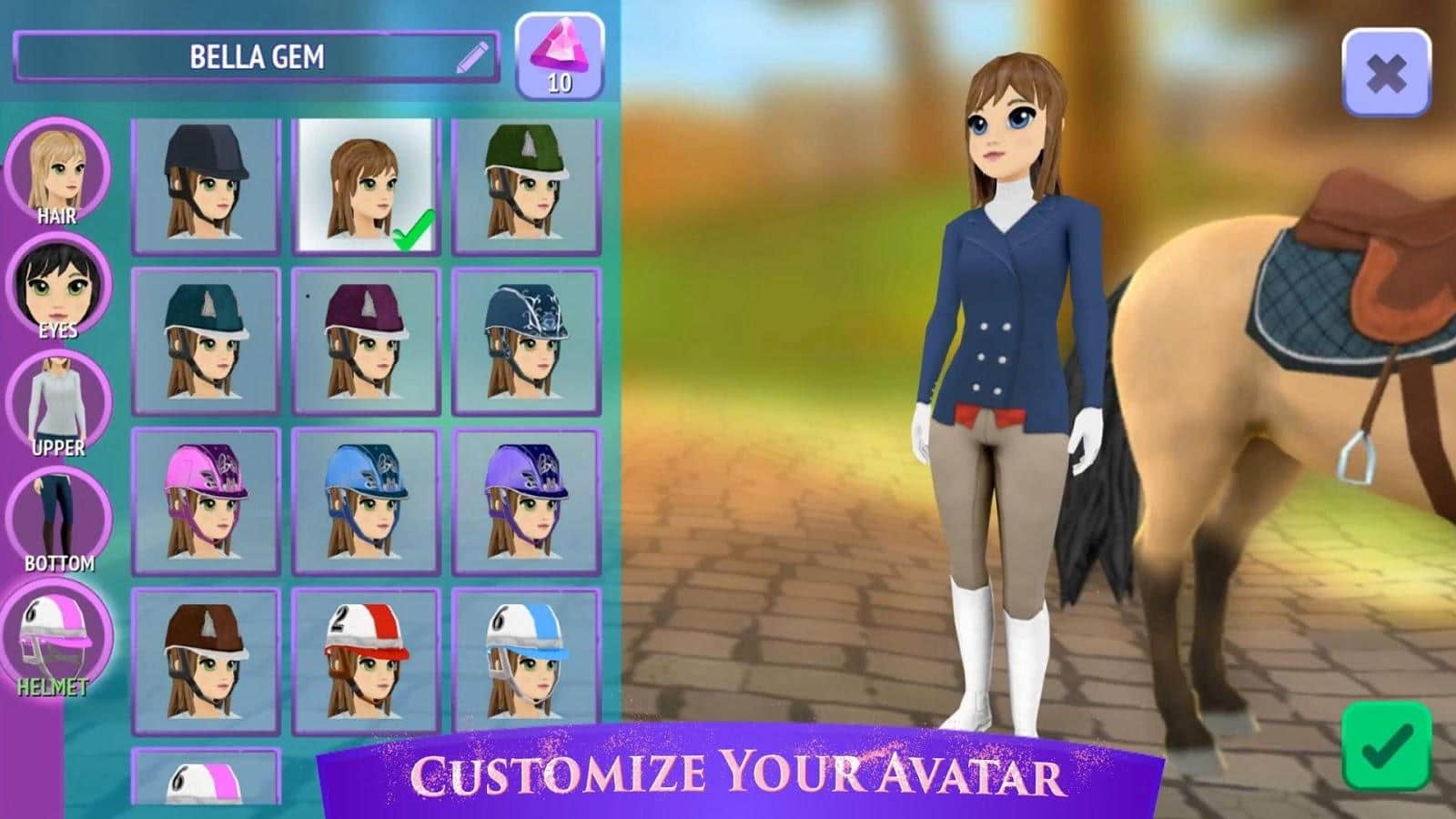Screen dimensions: 1456x819
Task: Select the no-helmet option
Action: tap(365, 186)
